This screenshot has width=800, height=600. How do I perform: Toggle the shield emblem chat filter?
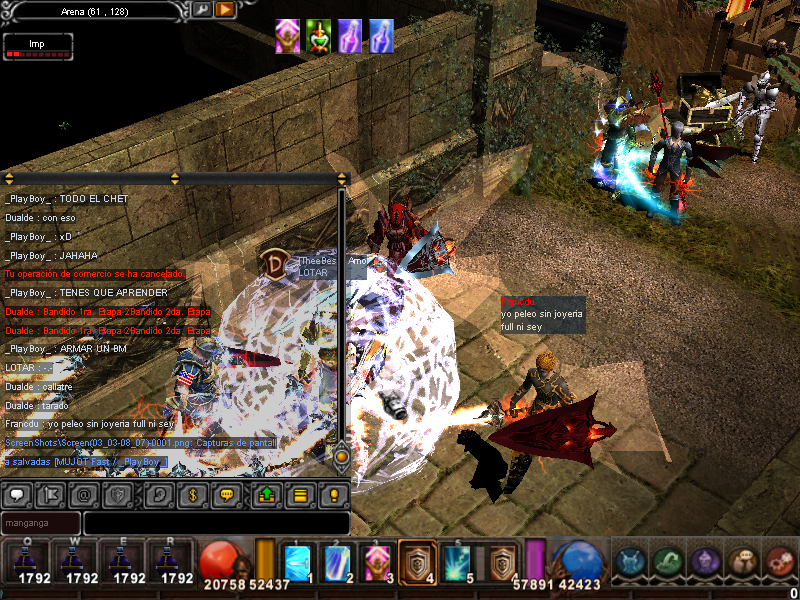point(118,494)
